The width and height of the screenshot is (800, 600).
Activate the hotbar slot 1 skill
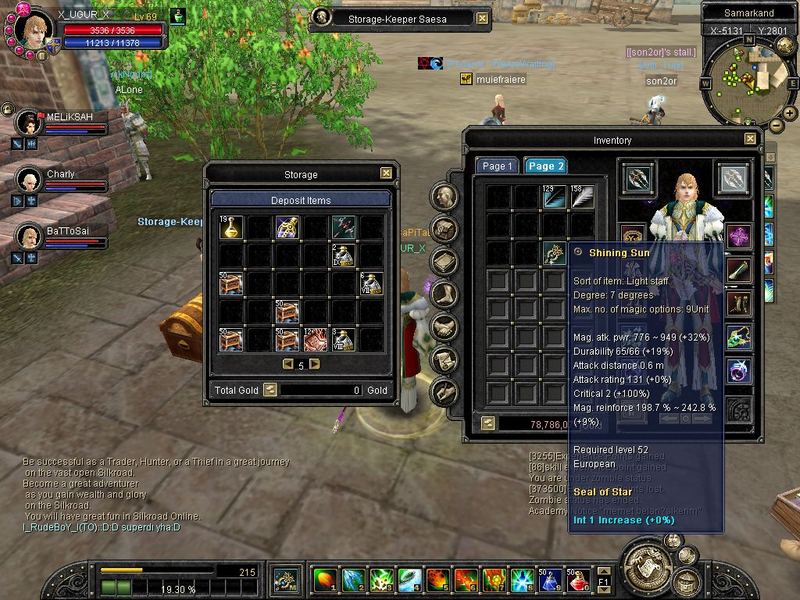pos(325,579)
